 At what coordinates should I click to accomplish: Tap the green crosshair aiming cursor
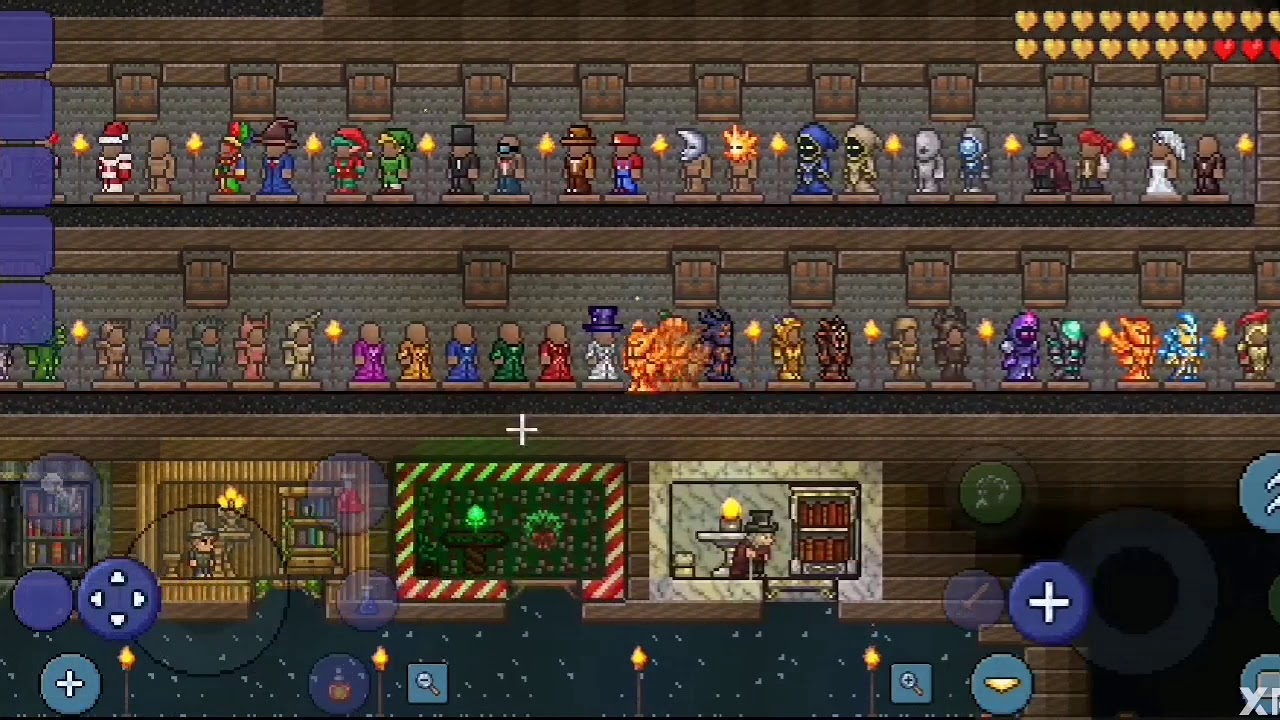tap(521, 430)
